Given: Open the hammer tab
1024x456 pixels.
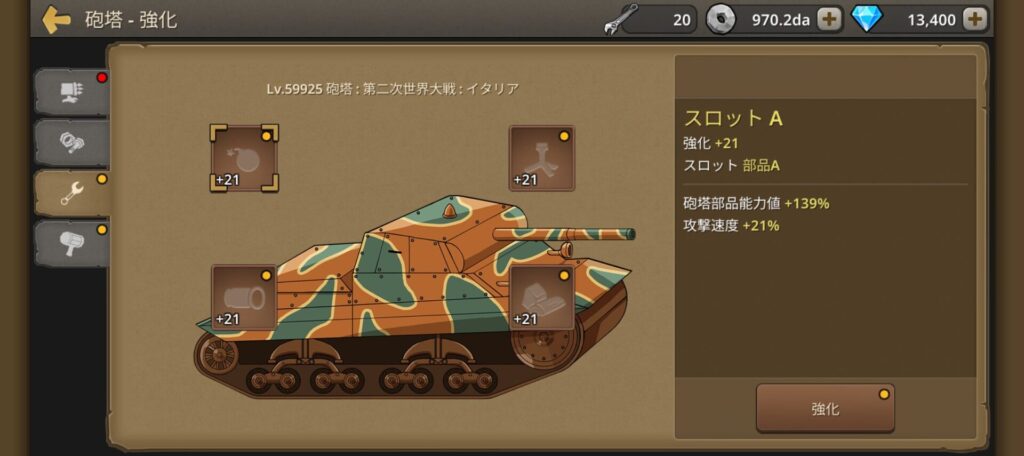Looking at the screenshot, I should [72, 243].
